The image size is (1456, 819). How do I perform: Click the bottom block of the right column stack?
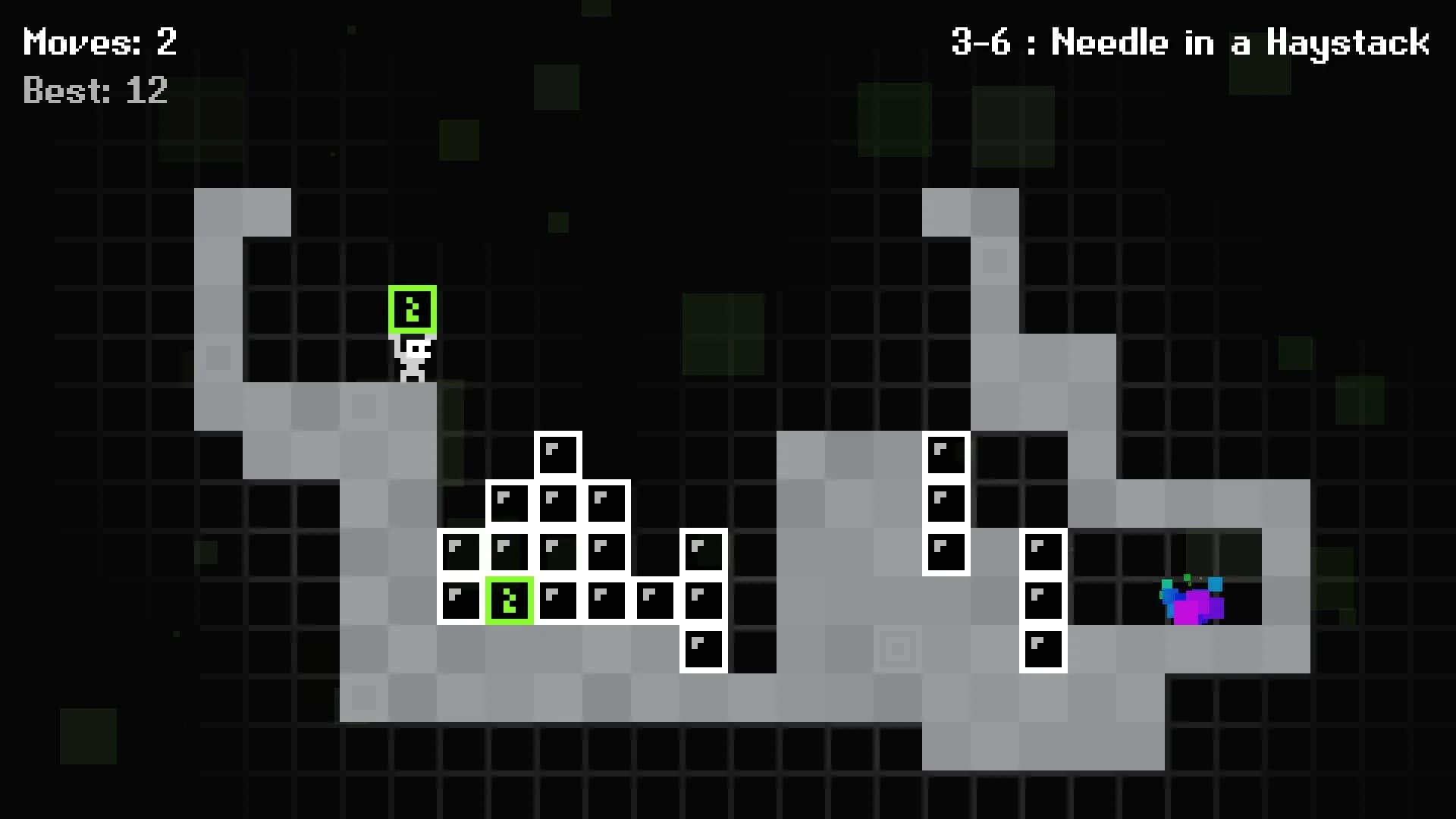(1044, 648)
